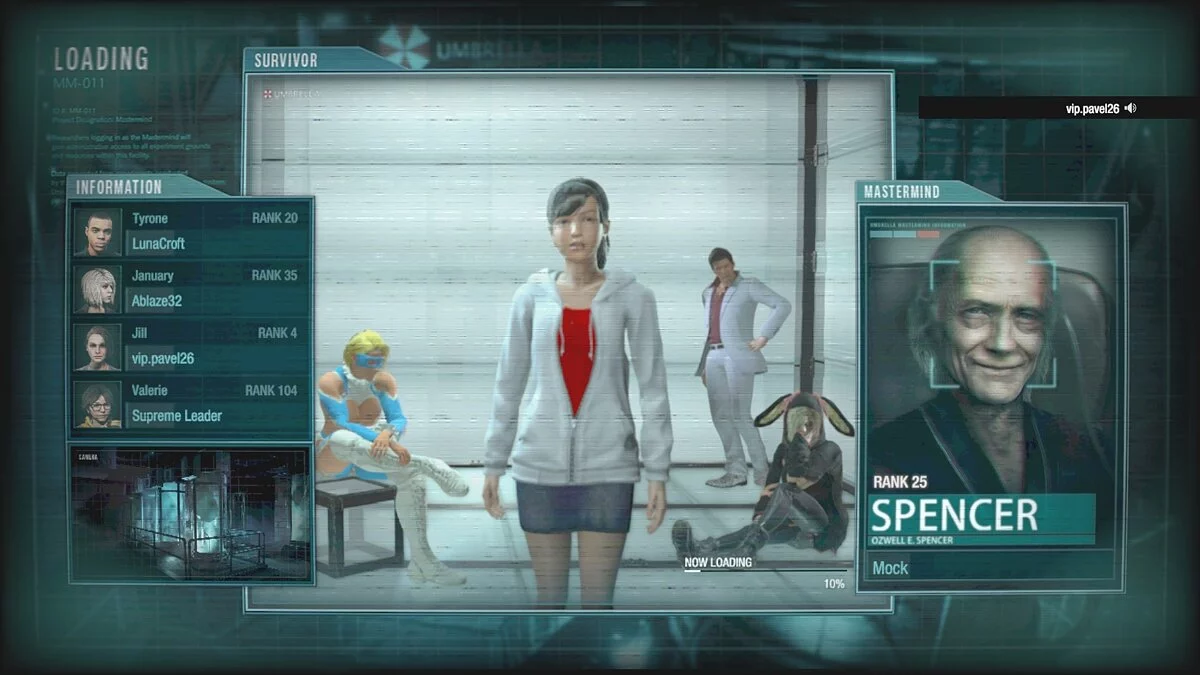
Task: Click Valerie's character portrait
Action: (x=98, y=405)
